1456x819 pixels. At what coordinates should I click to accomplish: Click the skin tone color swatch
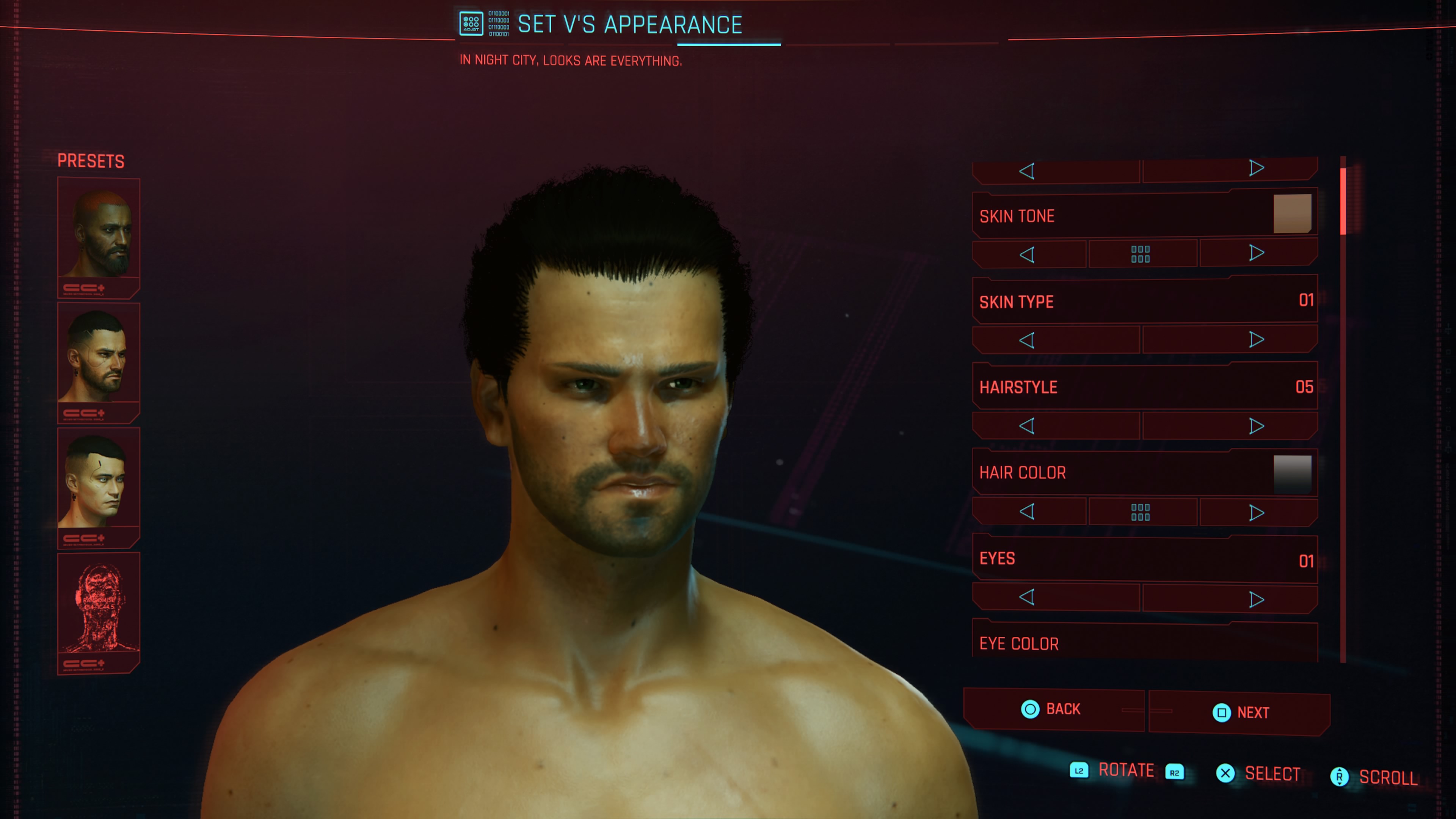(x=1292, y=213)
